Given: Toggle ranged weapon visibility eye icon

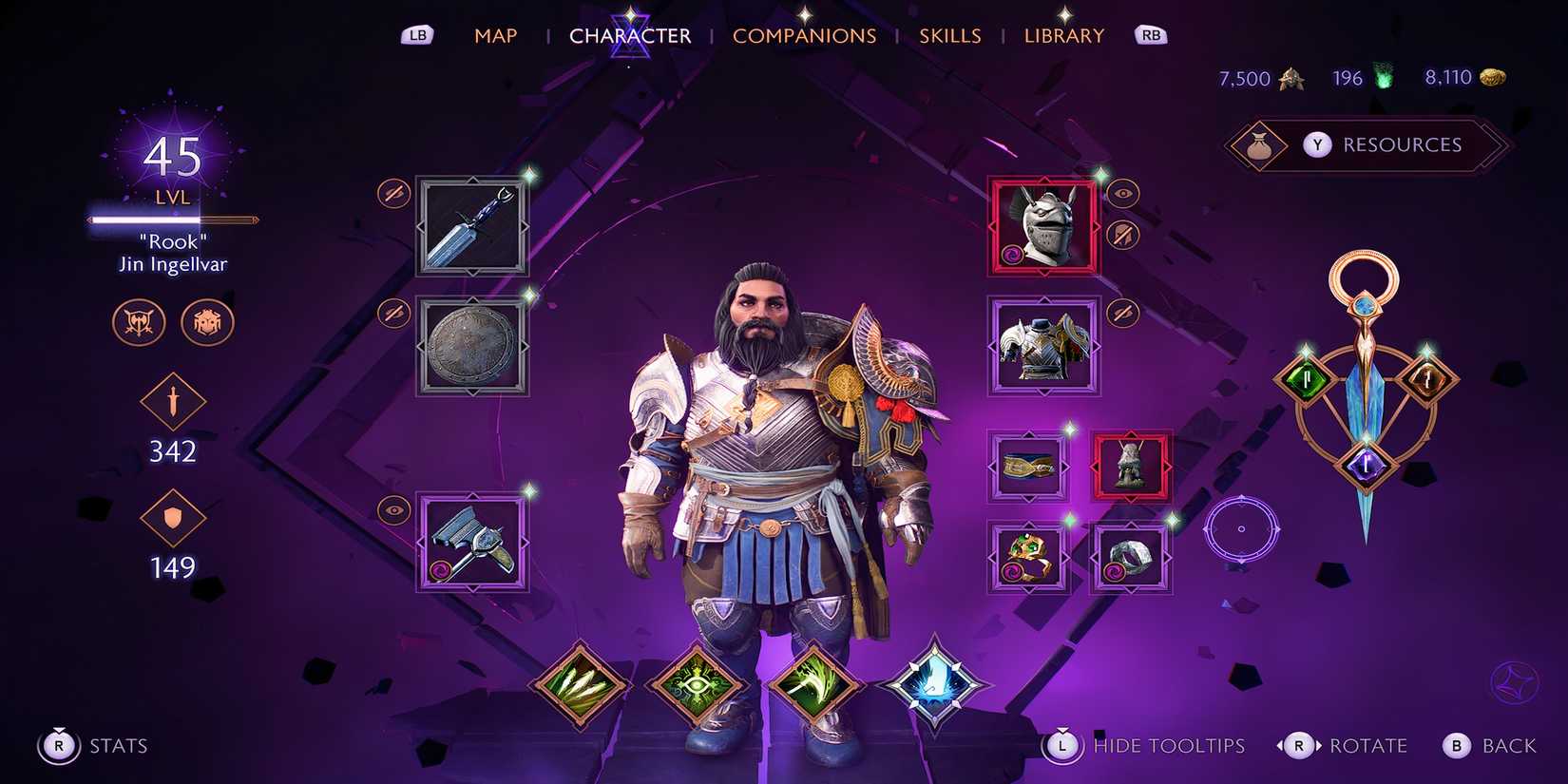Looking at the screenshot, I should coord(394,510).
